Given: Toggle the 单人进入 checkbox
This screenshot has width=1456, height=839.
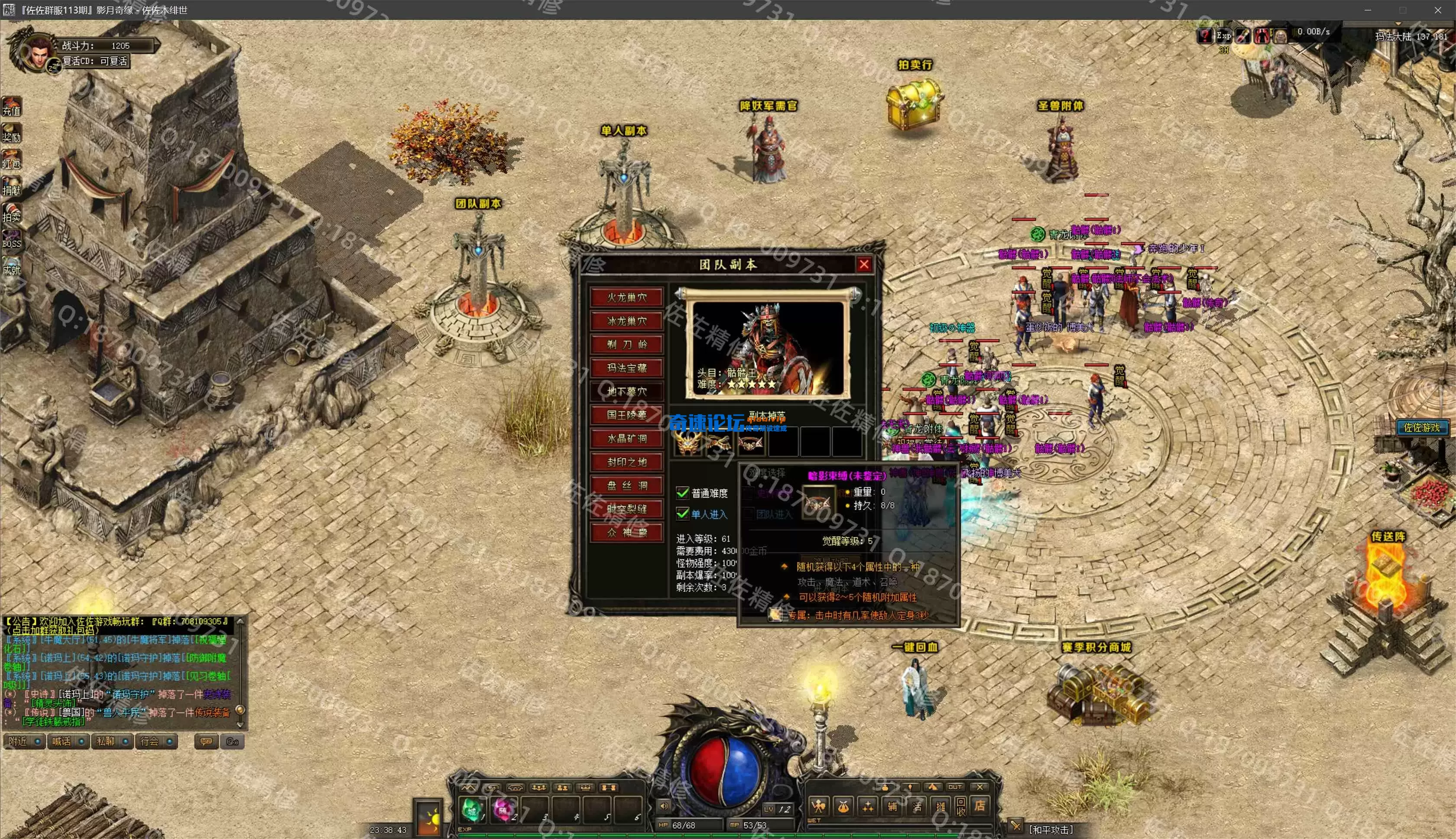Looking at the screenshot, I should [682, 514].
